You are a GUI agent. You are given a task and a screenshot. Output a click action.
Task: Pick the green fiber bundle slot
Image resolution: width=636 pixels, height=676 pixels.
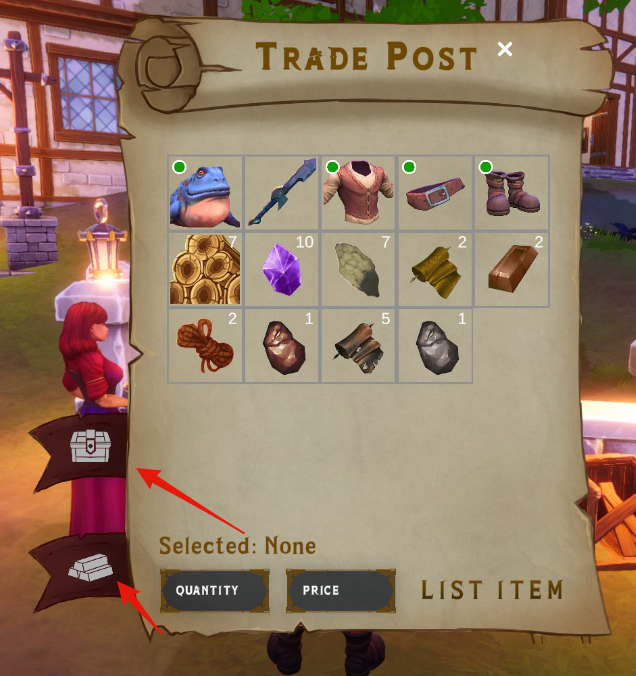pyautogui.click(x=359, y=270)
